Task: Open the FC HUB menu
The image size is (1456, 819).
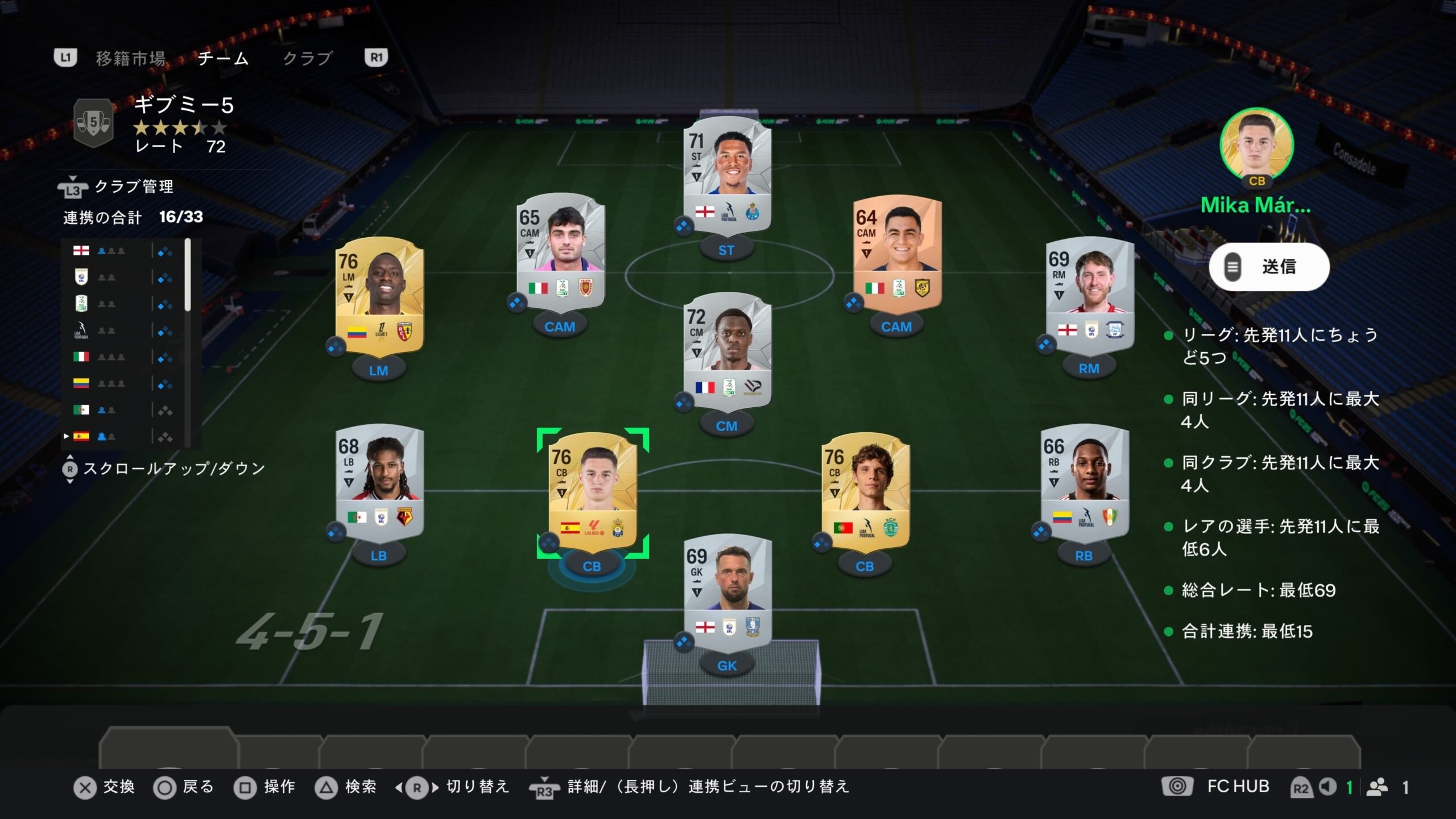Action: coord(1238,787)
